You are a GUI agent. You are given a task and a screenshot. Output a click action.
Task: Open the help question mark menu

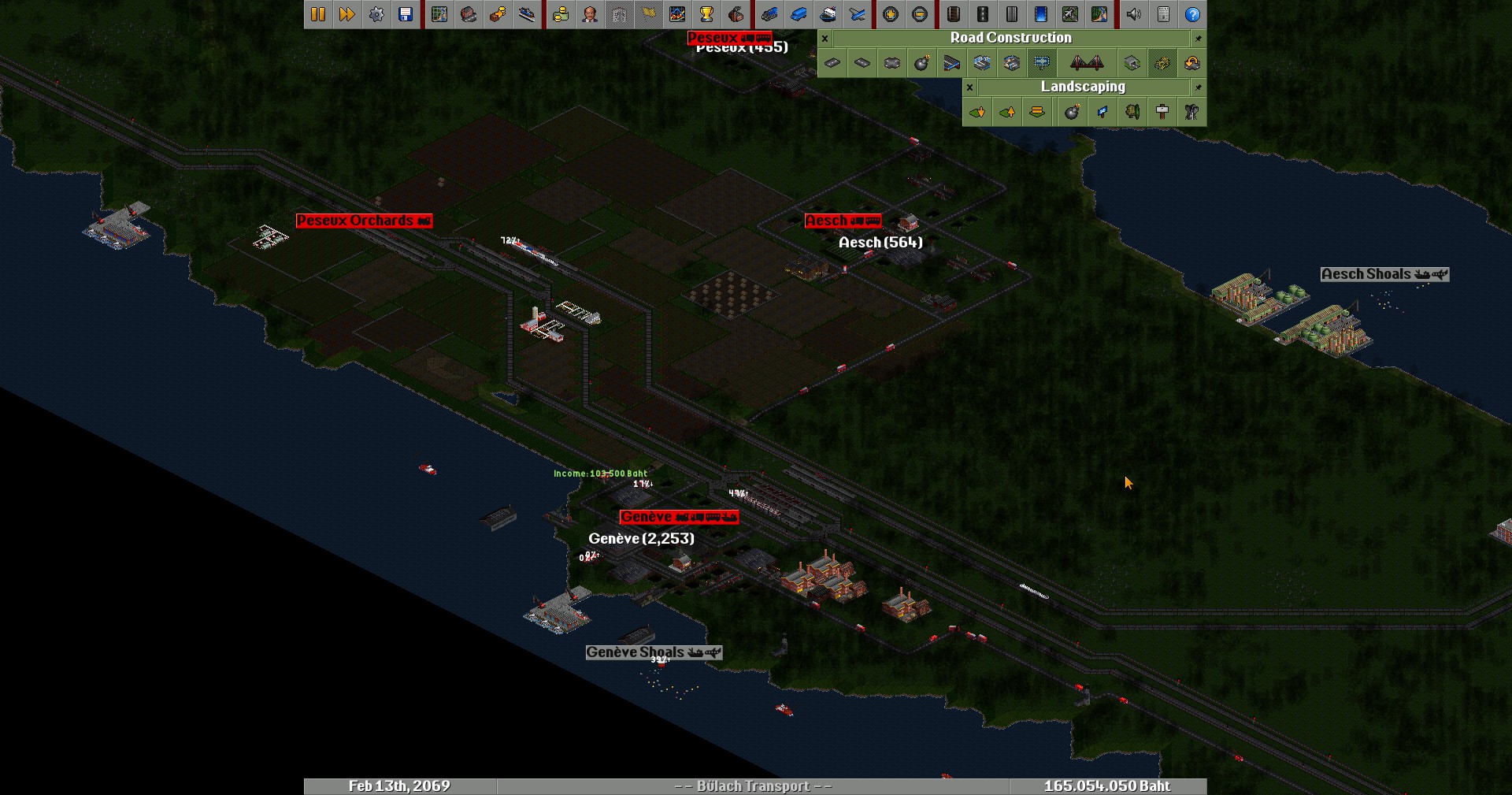1192,14
